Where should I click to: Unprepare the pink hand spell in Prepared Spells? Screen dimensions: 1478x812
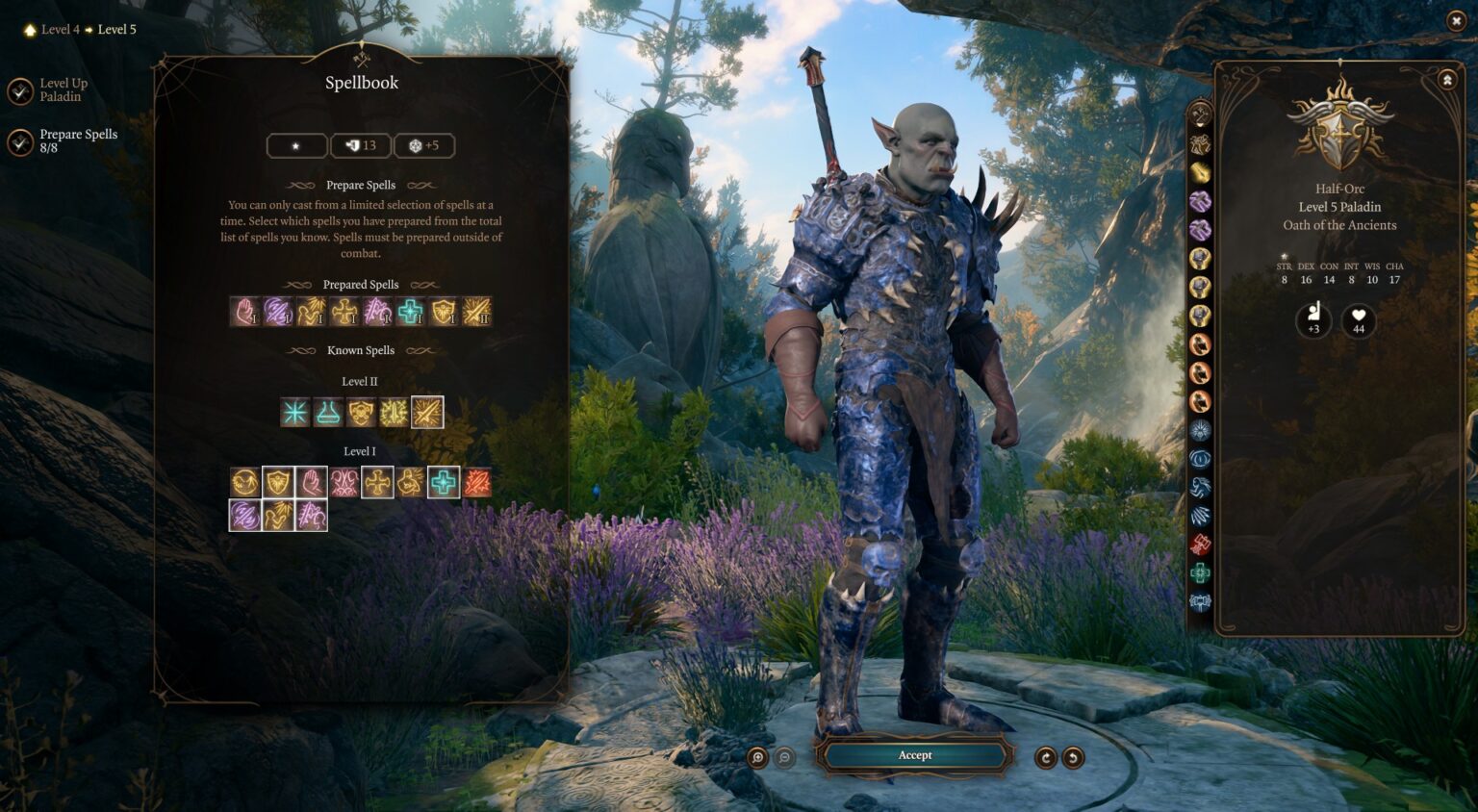tap(245, 312)
